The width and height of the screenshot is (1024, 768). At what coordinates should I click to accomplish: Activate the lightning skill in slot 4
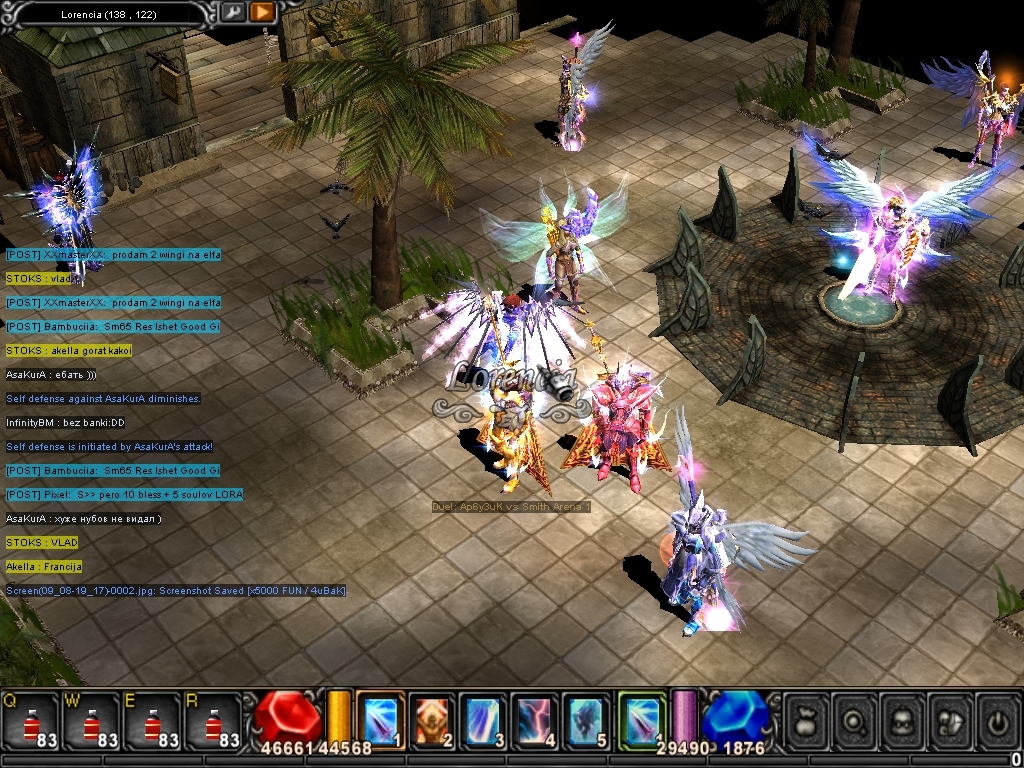536,720
